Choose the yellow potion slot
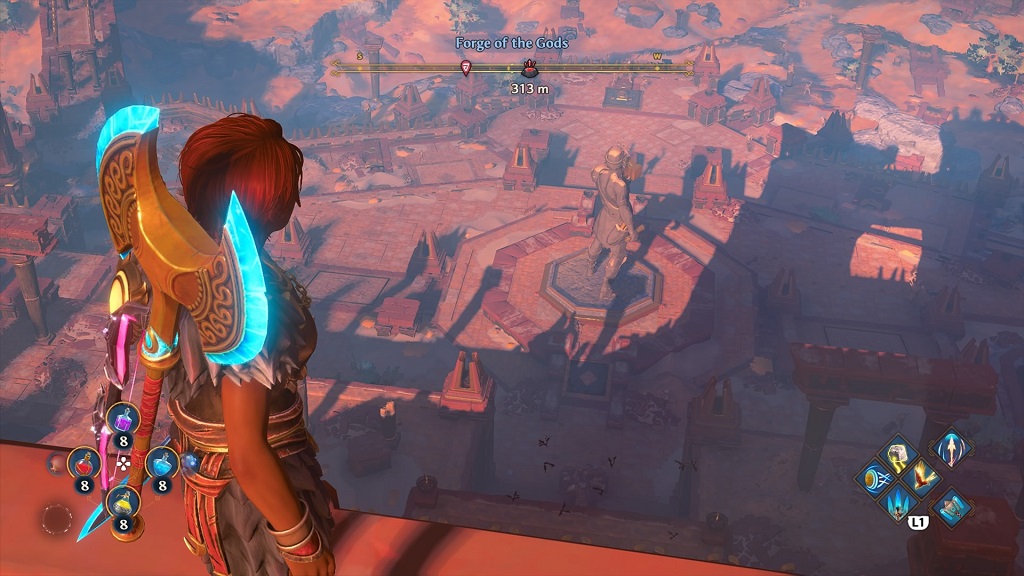Screen dimensions: 1024x576 [x=122, y=499]
